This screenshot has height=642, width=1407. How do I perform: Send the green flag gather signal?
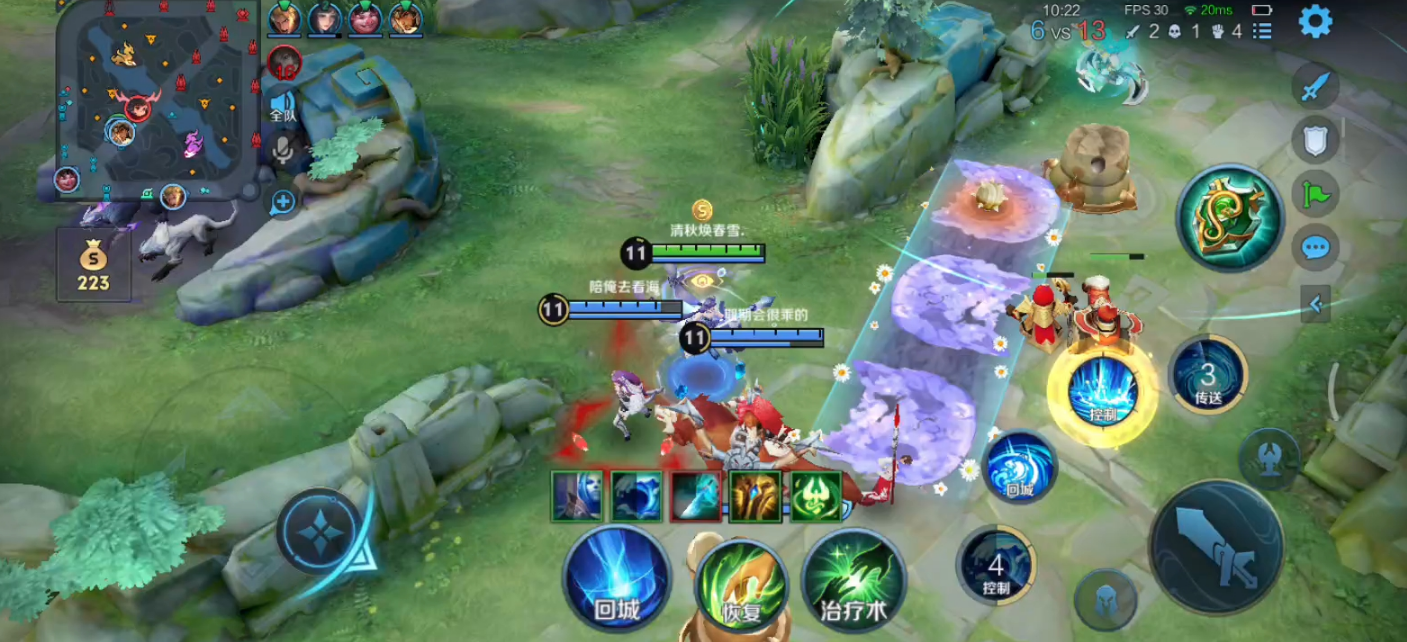1315,192
